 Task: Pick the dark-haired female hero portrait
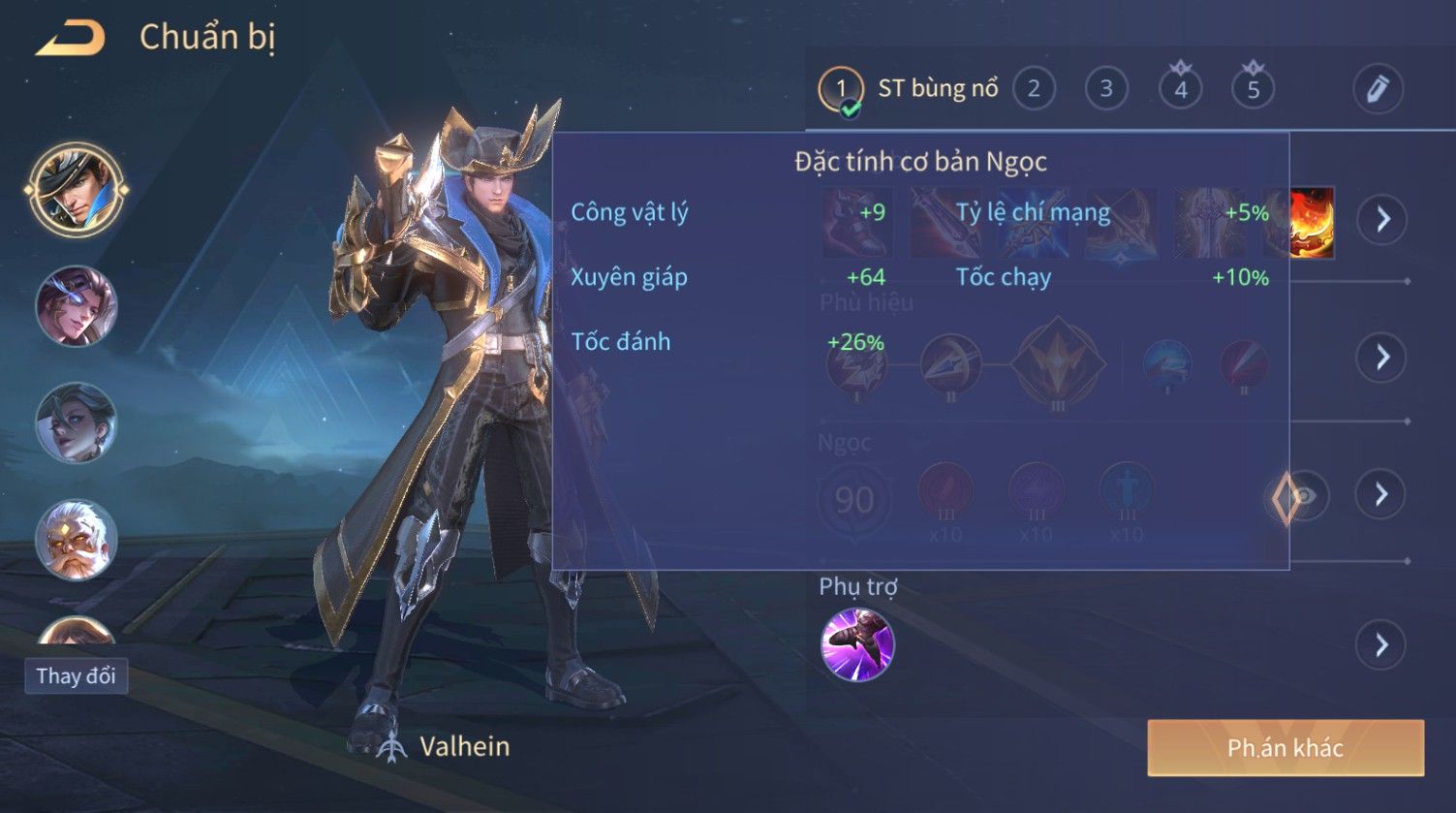(x=77, y=422)
